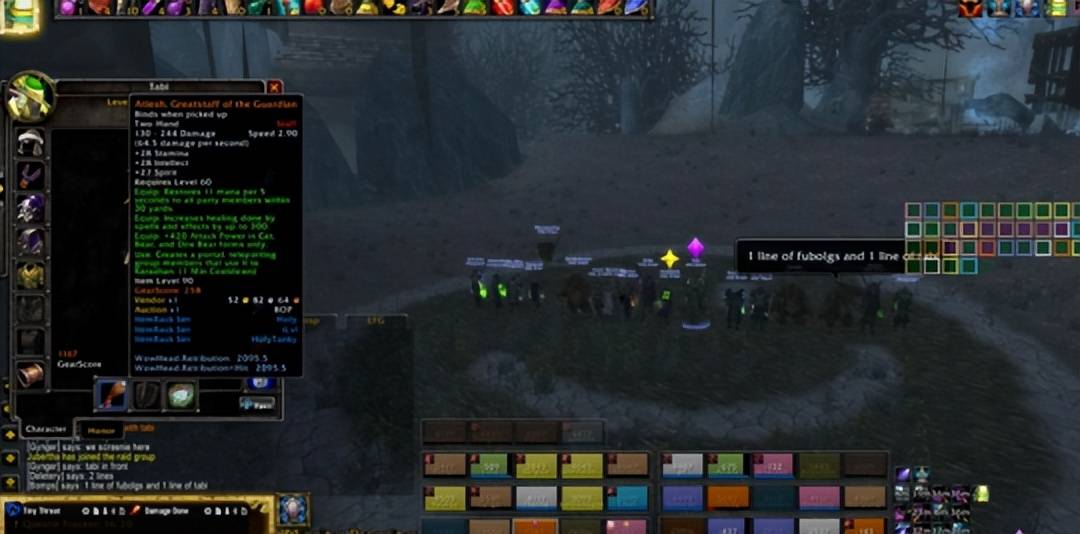Select the staff main hand weapon slot

point(110,395)
